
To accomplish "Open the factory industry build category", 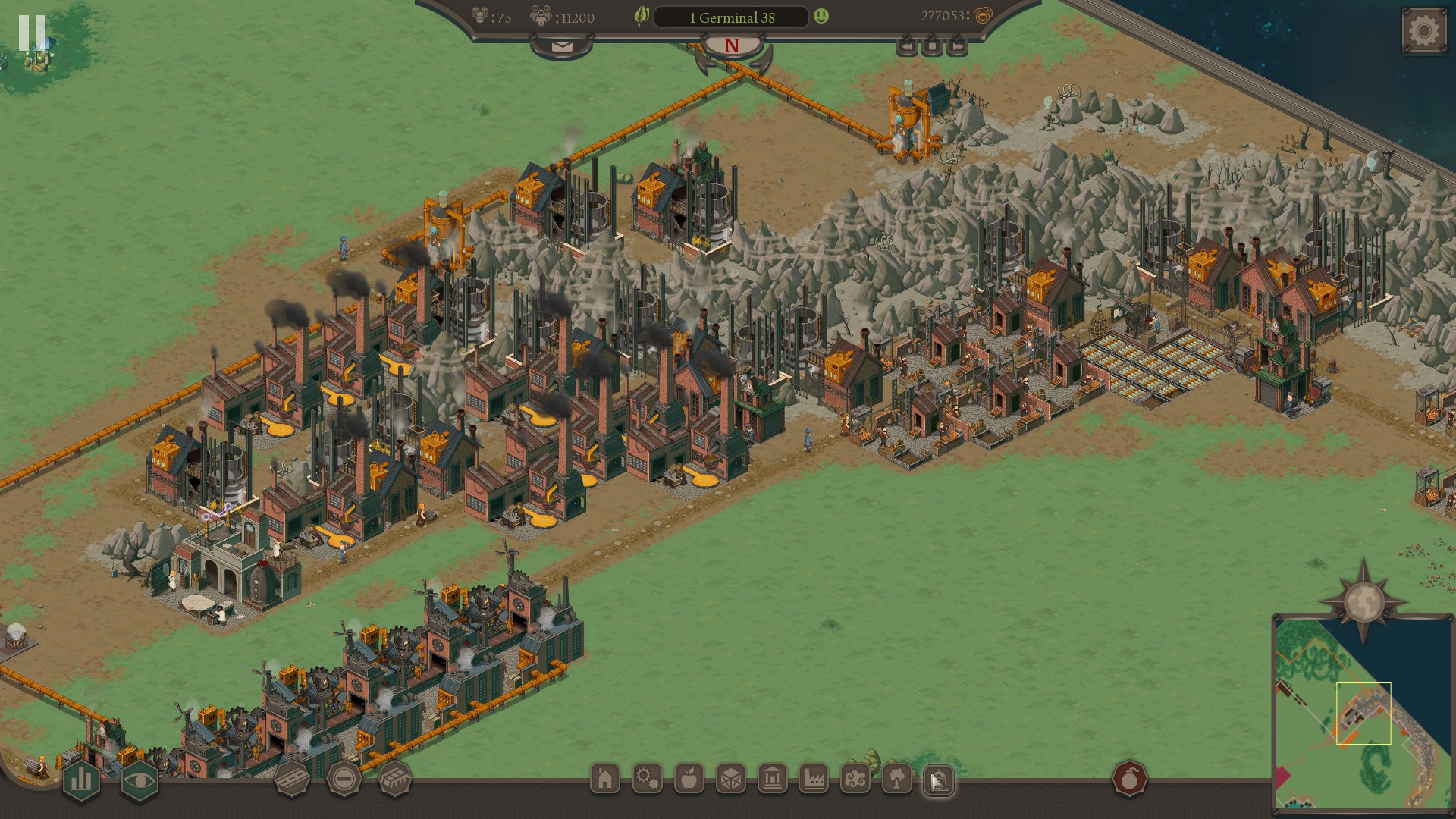I will pyautogui.click(x=814, y=779).
